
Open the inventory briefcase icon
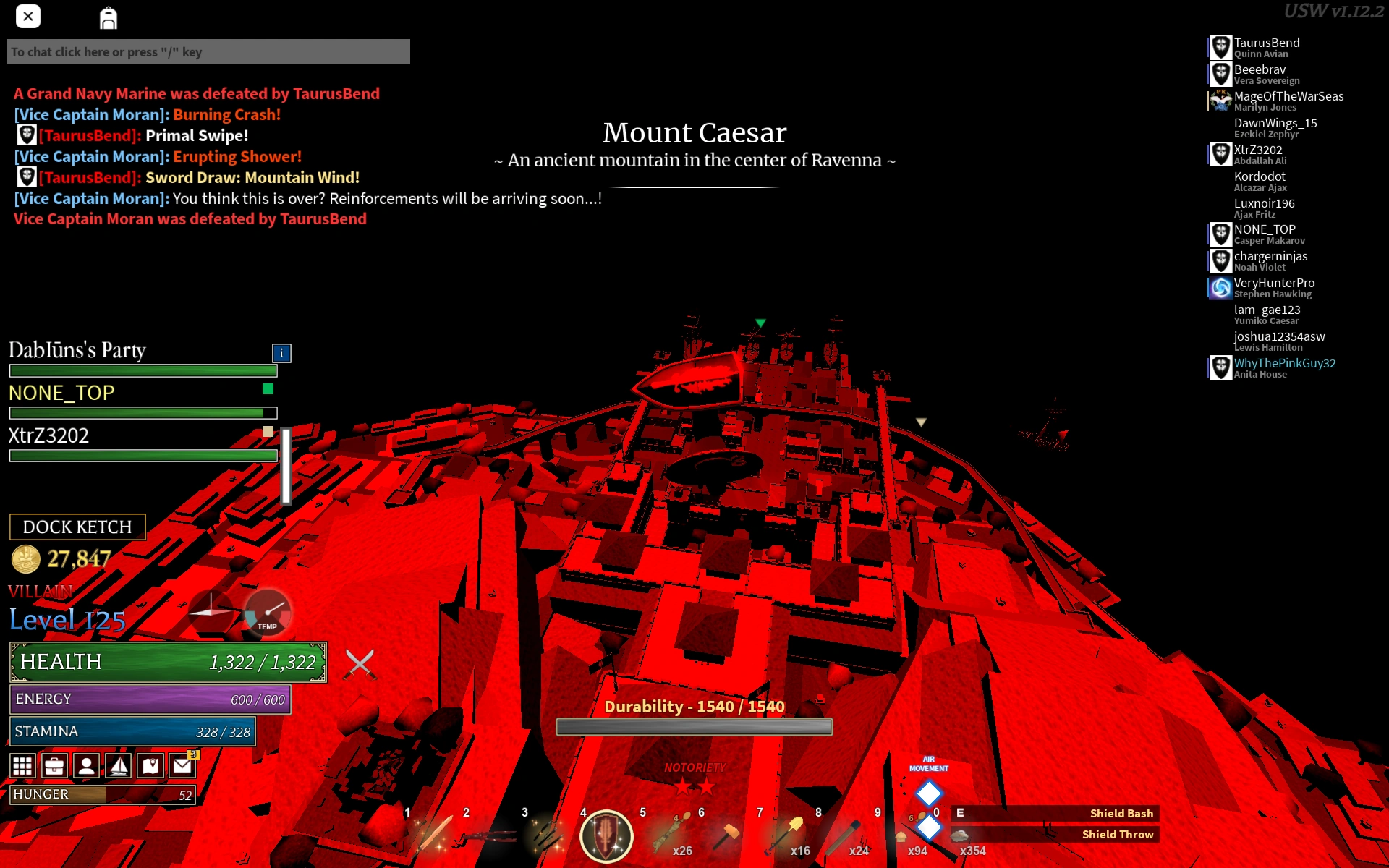point(54,765)
